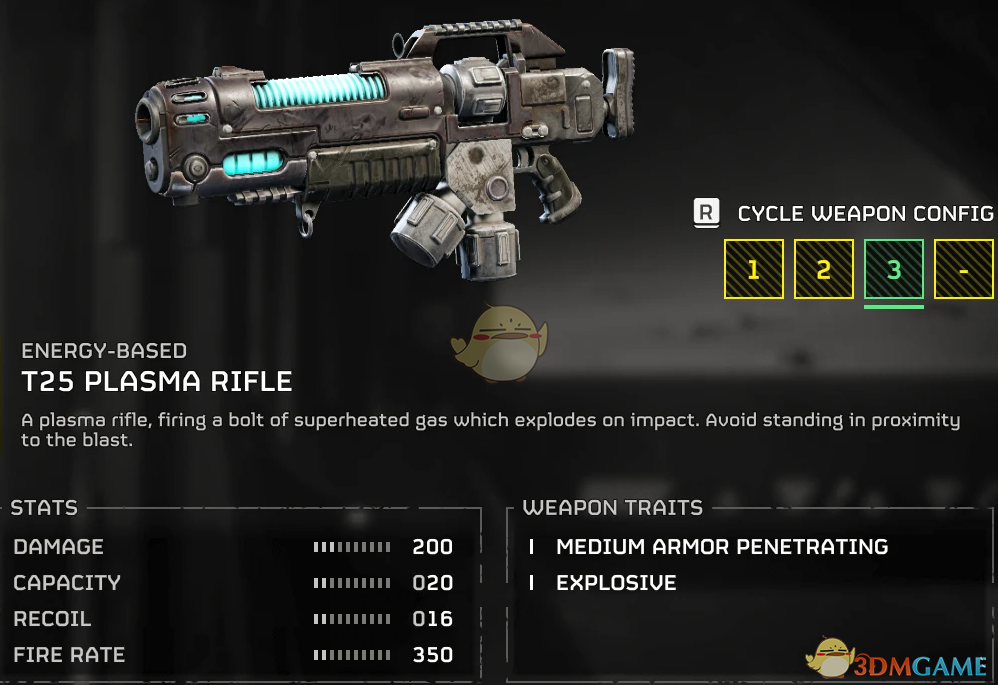Activate weapon config slot 3
The height and width of the screenshot is (685, 998).
click(x=893, y=269)
